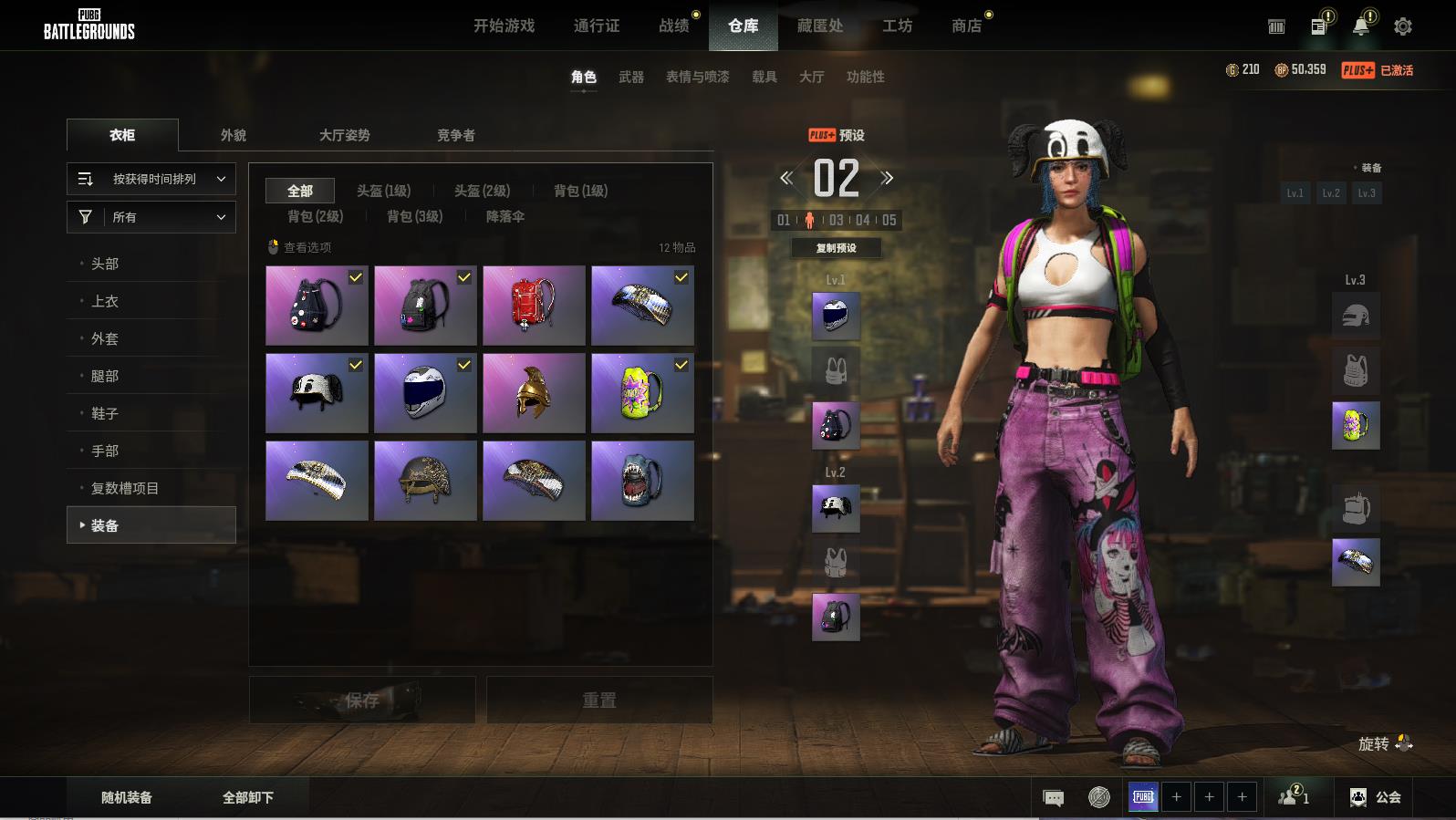This screenshot has width=1456, height=820.
Task: Choose 全部卸下 to unequip all
Action: click(x=248, y=797)
